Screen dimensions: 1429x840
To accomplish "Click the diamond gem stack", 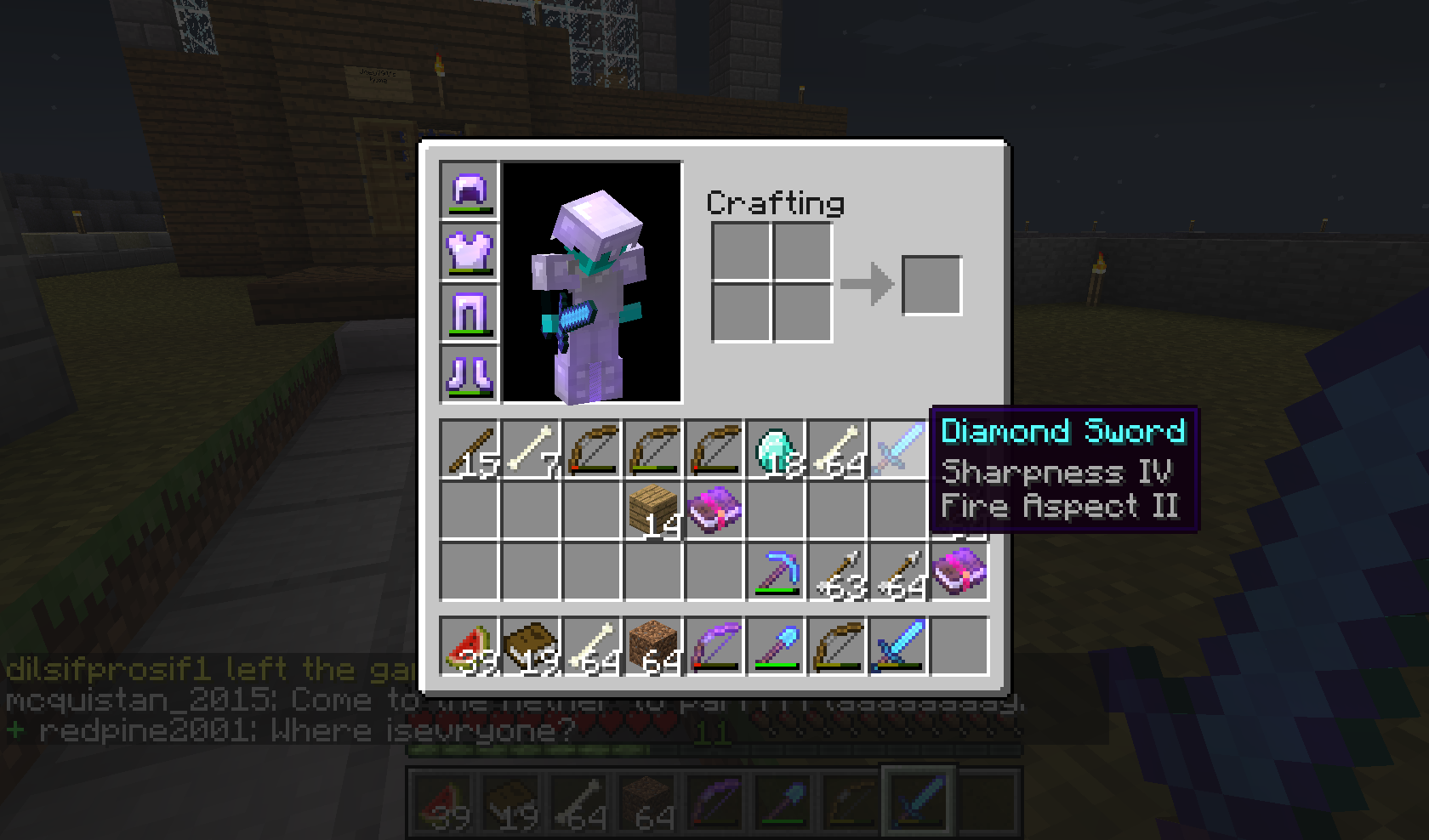I will coord(774,449).
